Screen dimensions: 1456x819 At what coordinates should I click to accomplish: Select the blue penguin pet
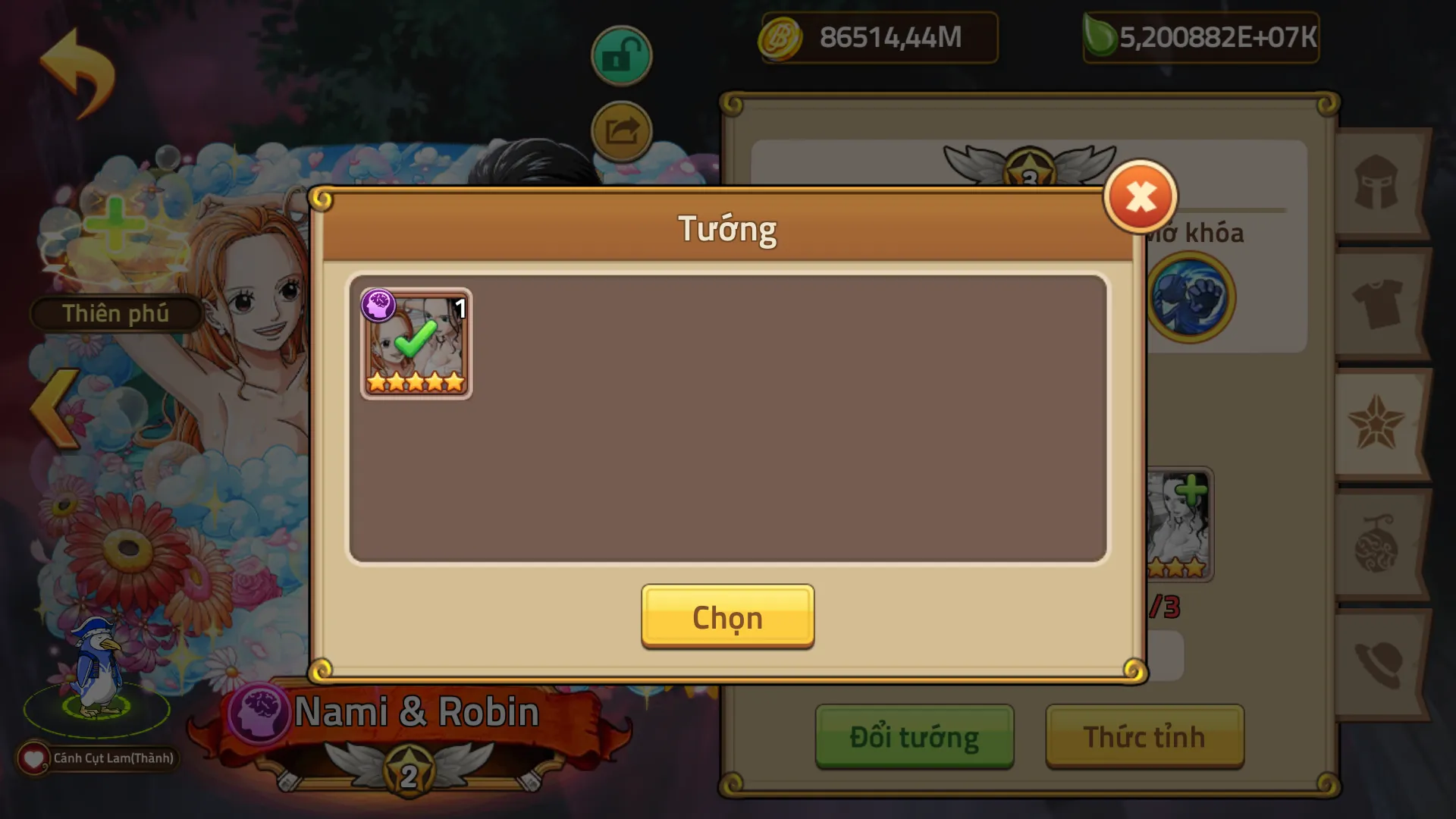pos(97,669)
